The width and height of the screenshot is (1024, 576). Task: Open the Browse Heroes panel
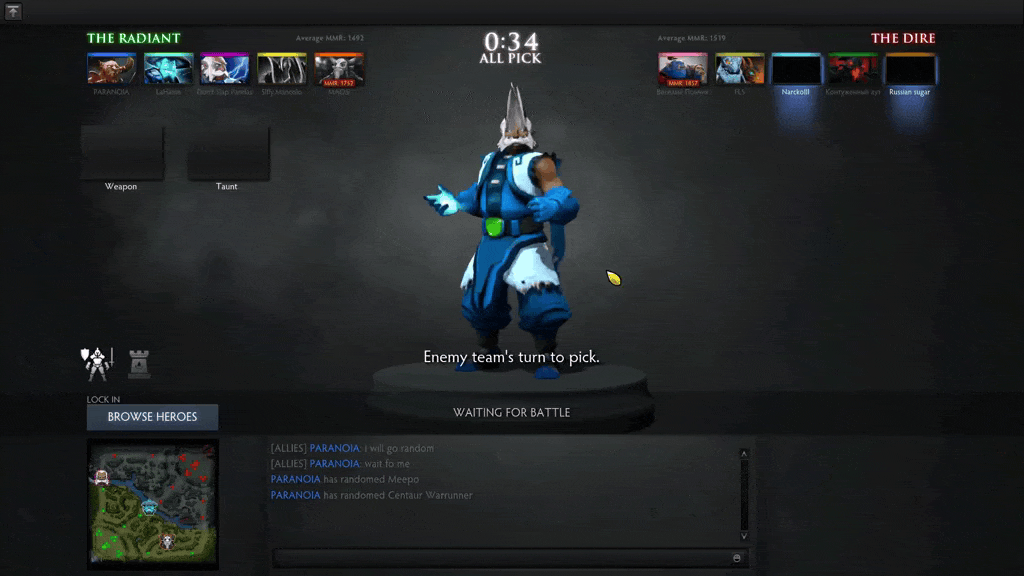[x=152, y=417]
